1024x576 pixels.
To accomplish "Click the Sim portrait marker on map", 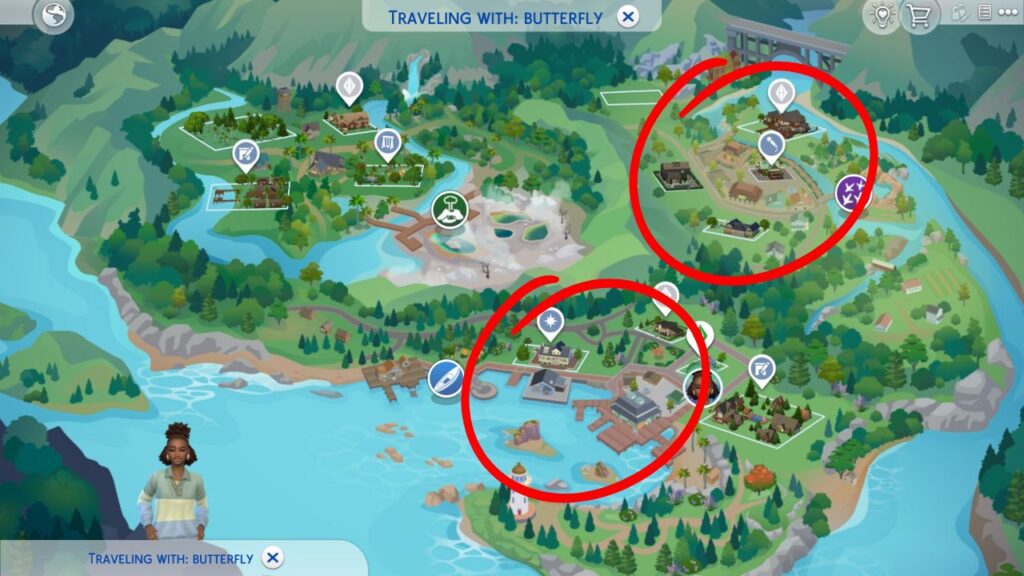I will (x=701, y=385).
